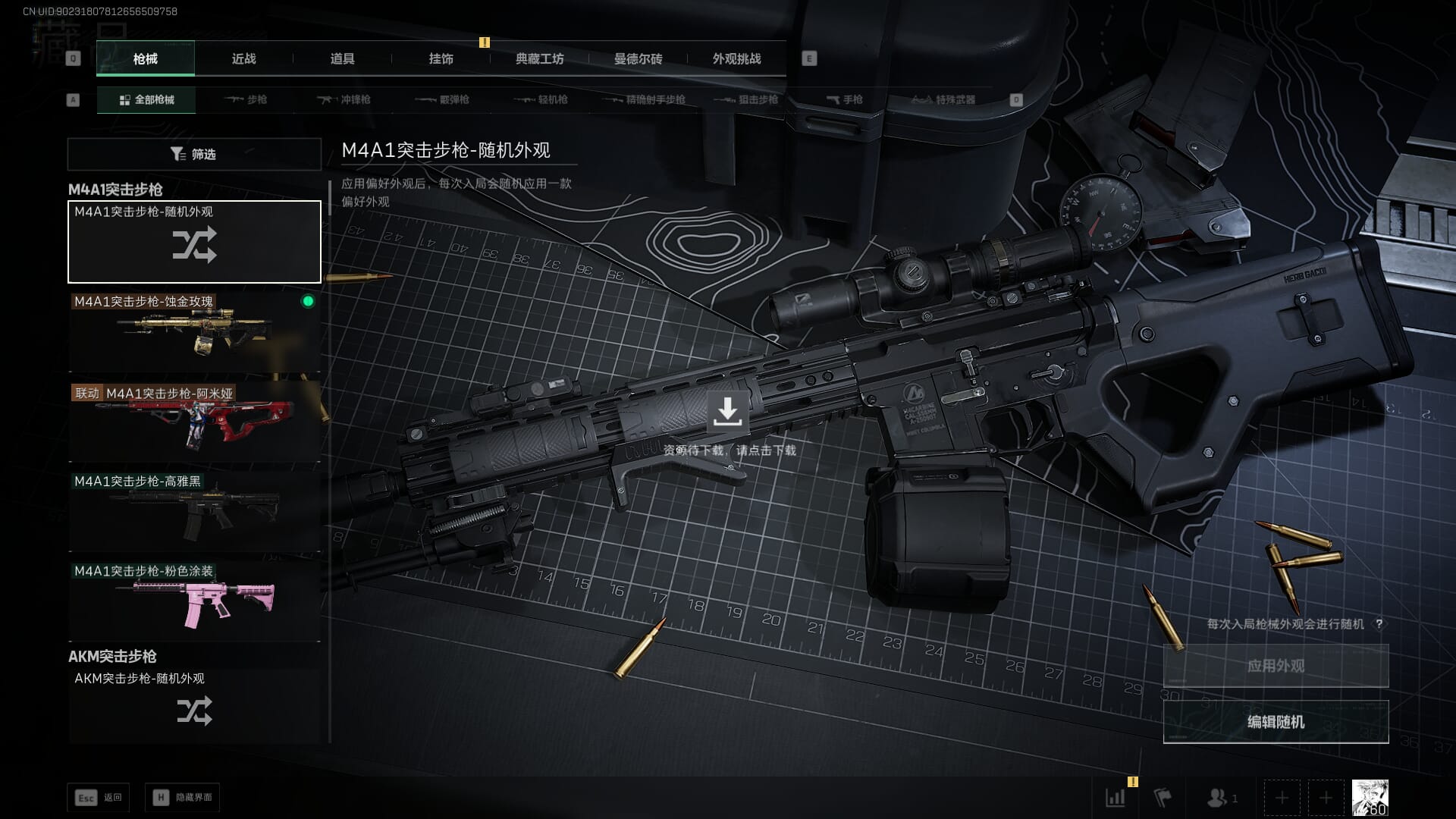Open 编辑随机 edit random settings
This screenshot has height=819, width=1456.
tap(1276, 722)
